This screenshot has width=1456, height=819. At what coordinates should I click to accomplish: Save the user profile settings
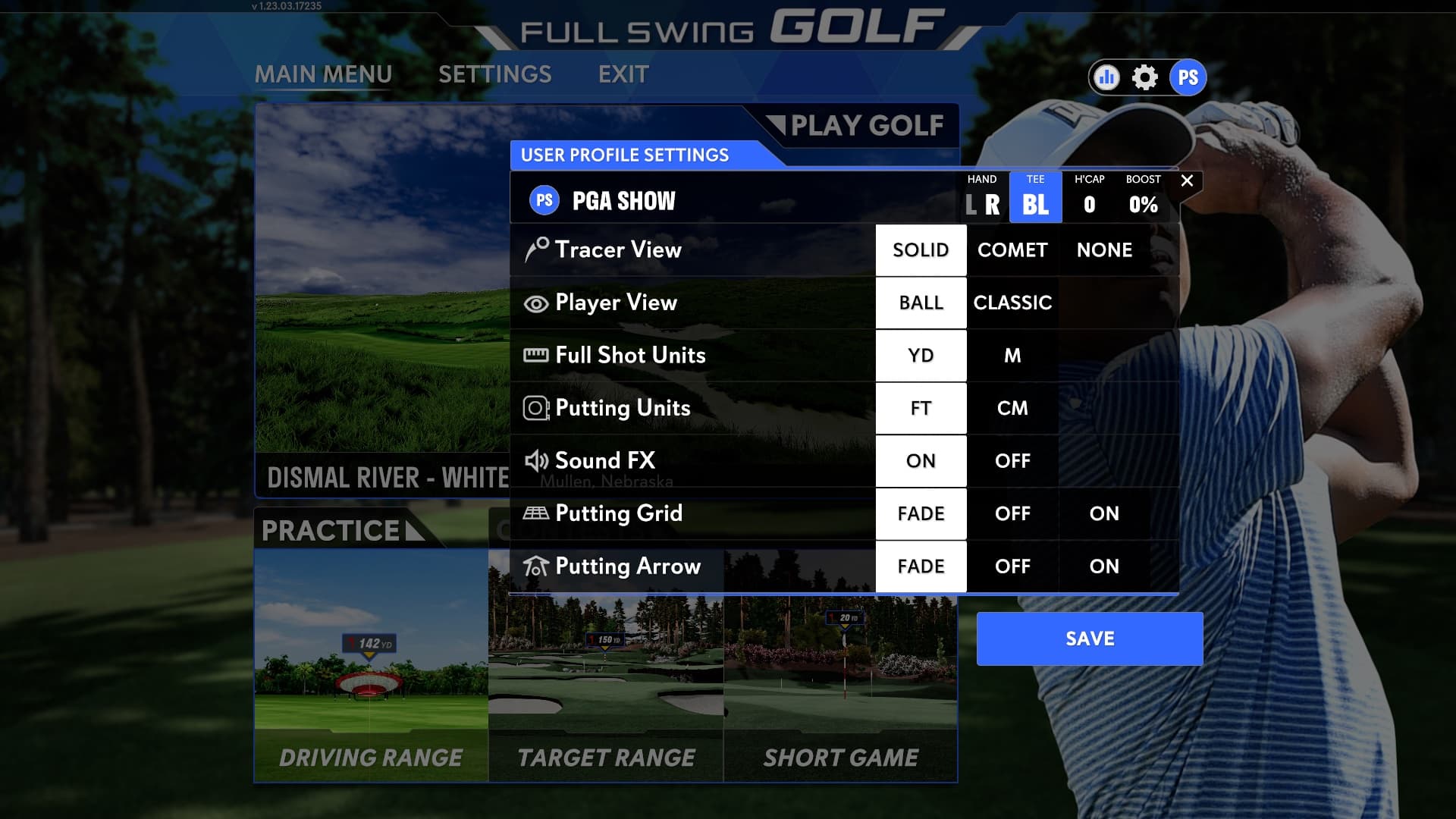(x=1089, y=638)
